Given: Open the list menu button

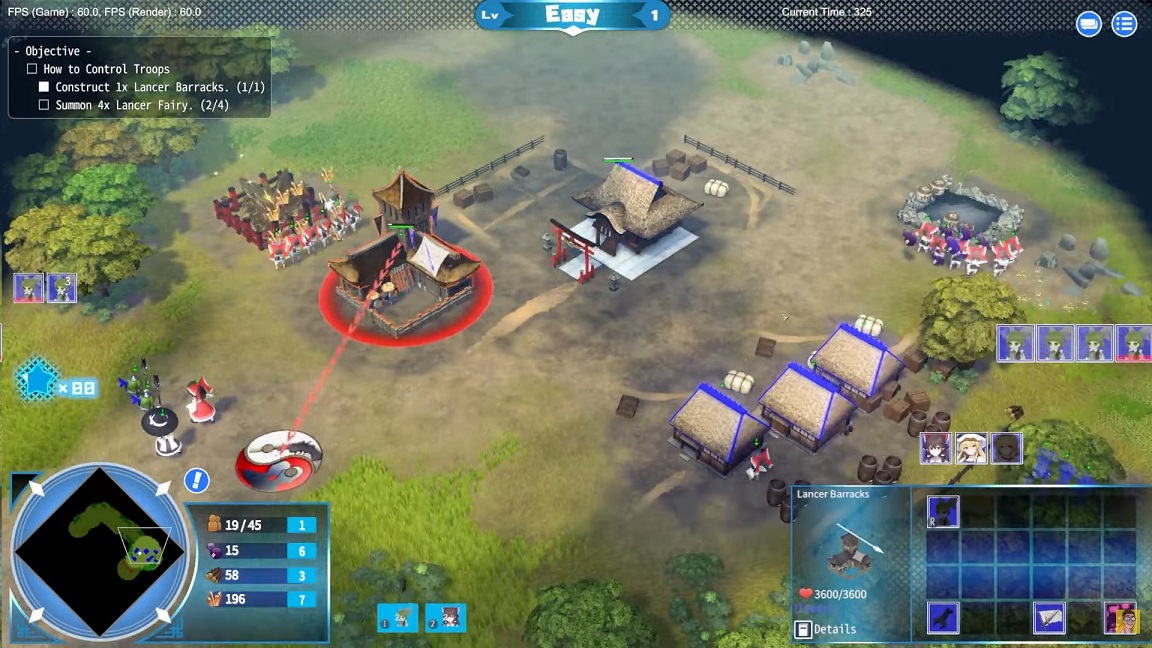Looking at the screenshot, I should [x=1124, y=24].
